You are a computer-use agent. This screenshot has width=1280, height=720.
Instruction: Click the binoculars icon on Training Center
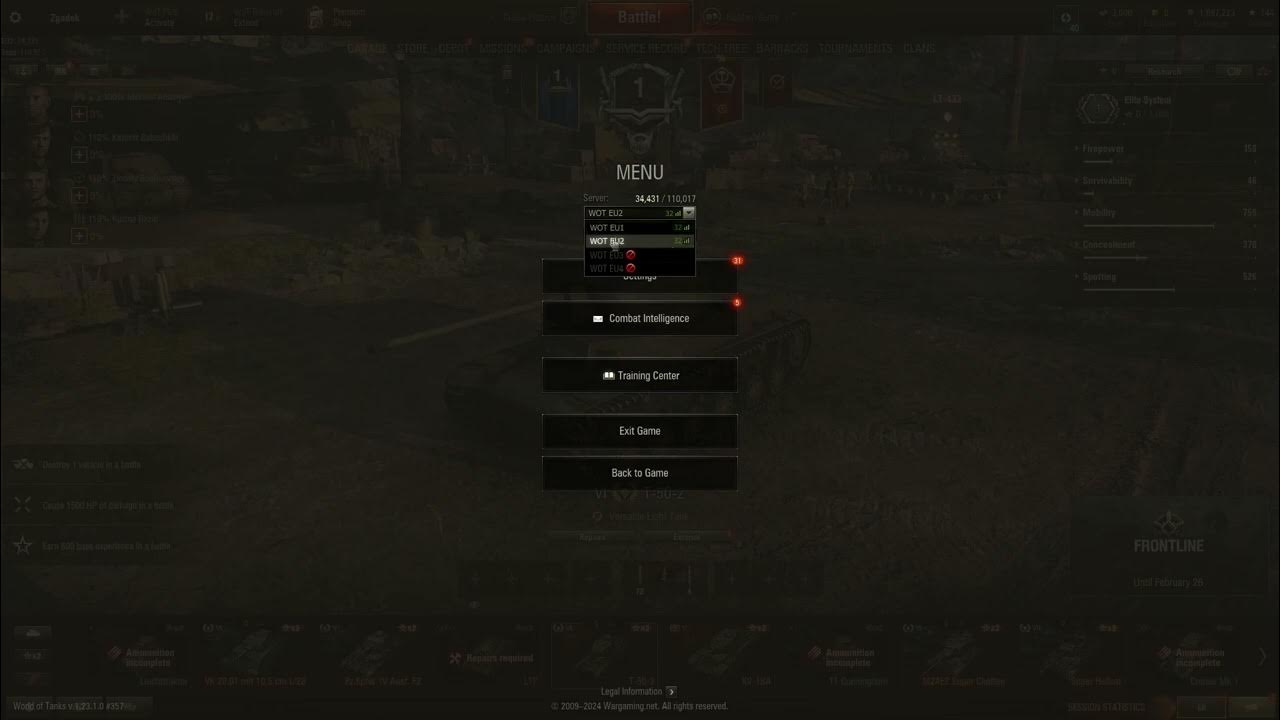(x=608, y=375)
